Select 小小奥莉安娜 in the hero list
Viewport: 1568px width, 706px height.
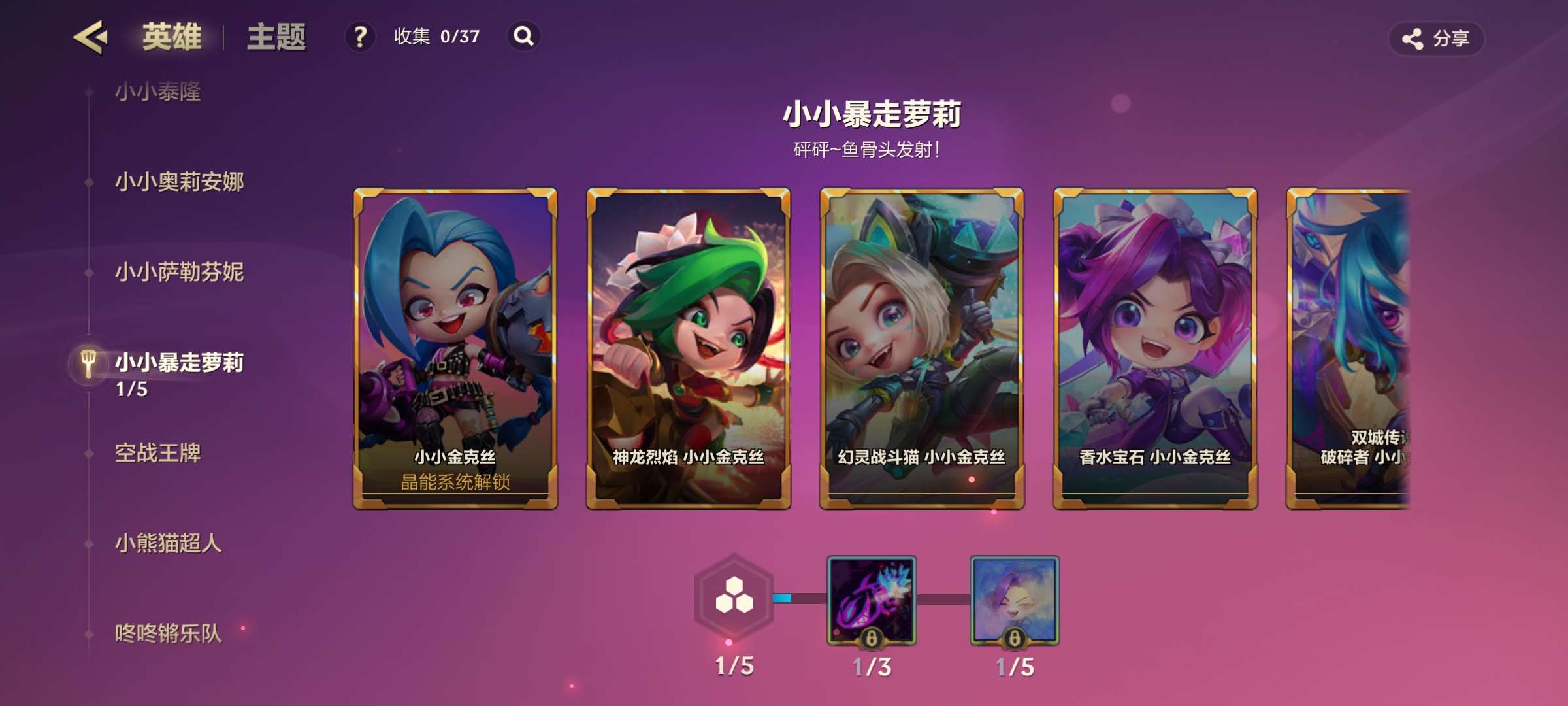(179, 182)
